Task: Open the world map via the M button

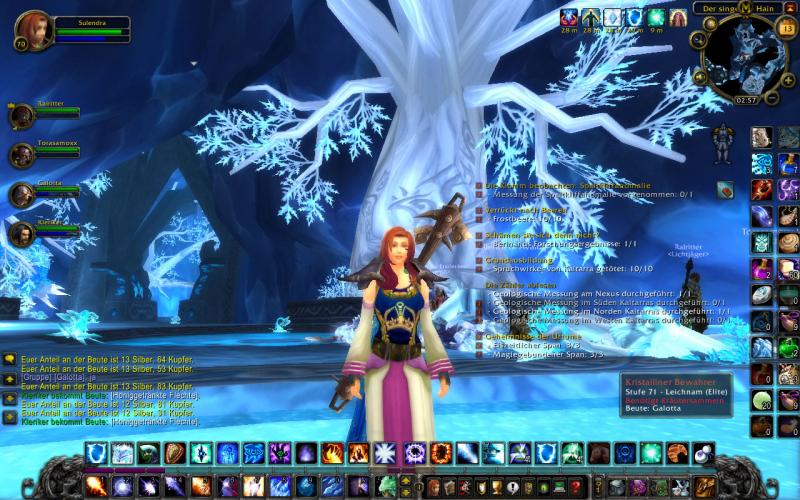Action: click(743, 9)
